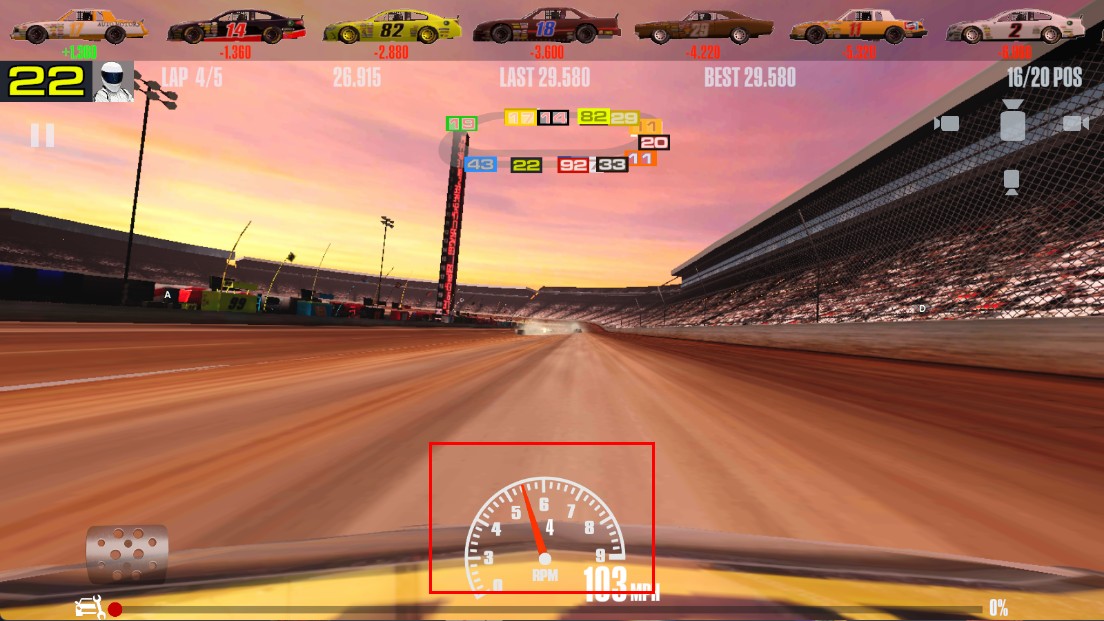This screenshot has height=621, width=1104.
Task: Switch to the right-facing camera view
Action: 1075,123
